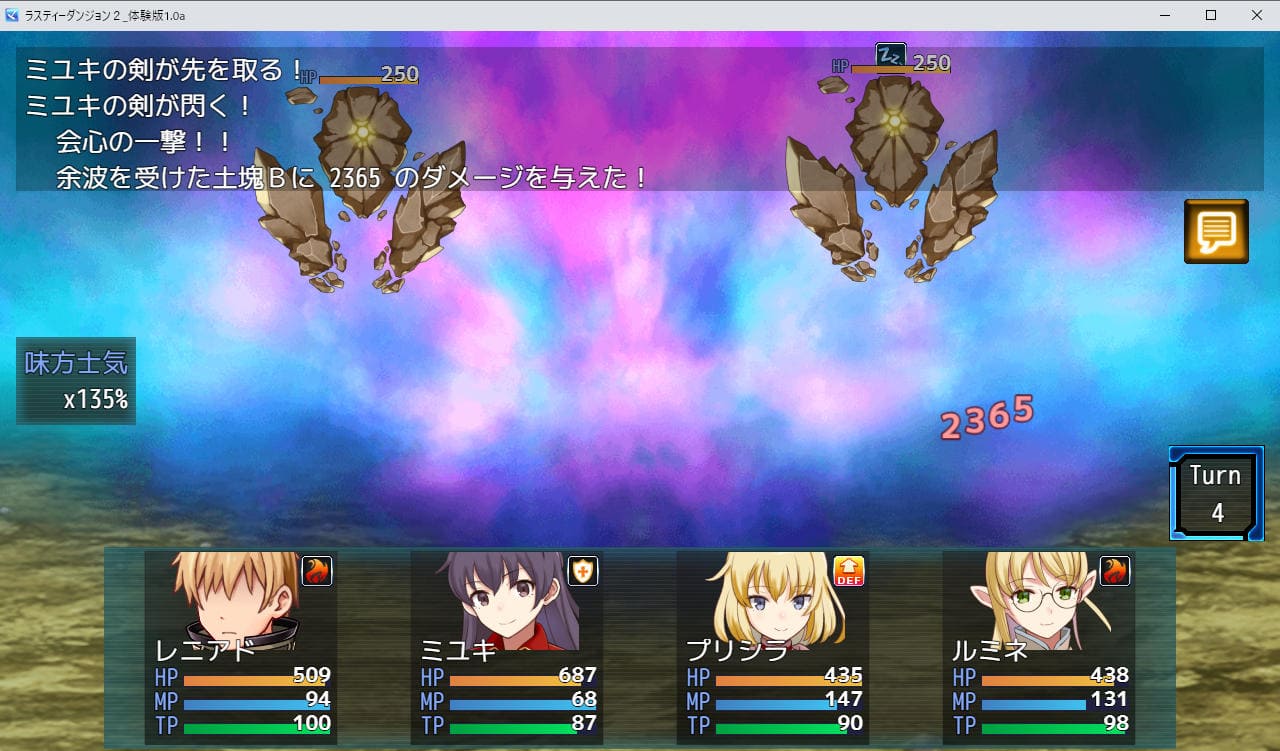Open the orange battle log button
The height and width of the screenshot is (751, 1280).
pyautogui.click(x=1216, y=231)
